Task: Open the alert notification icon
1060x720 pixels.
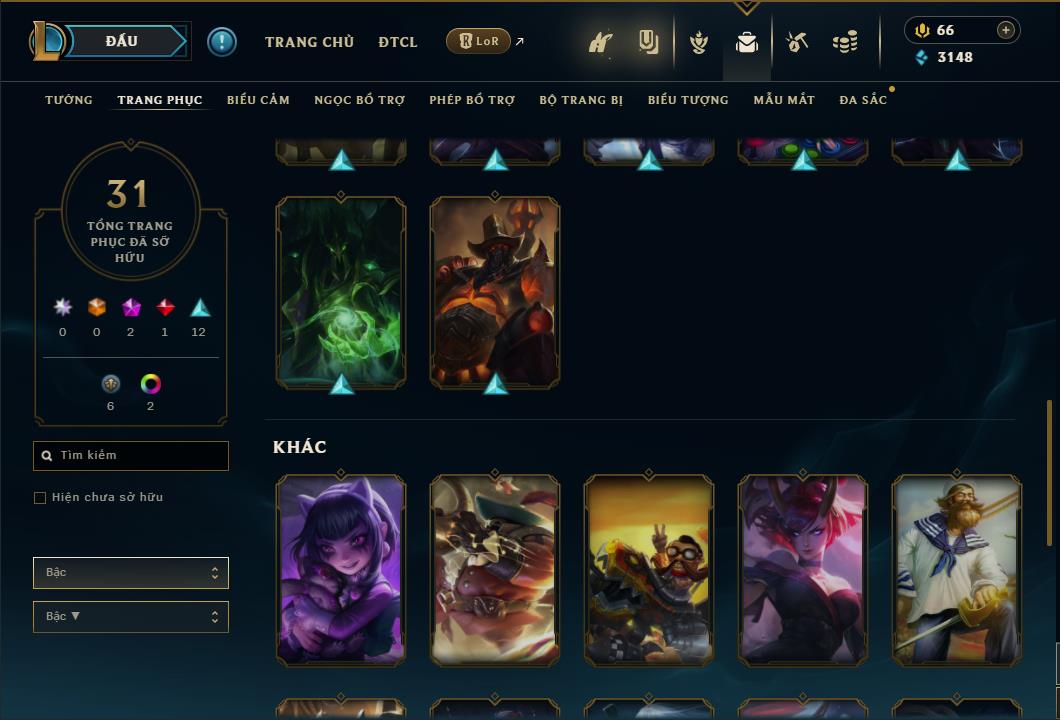Action: [x=222, y=41]
